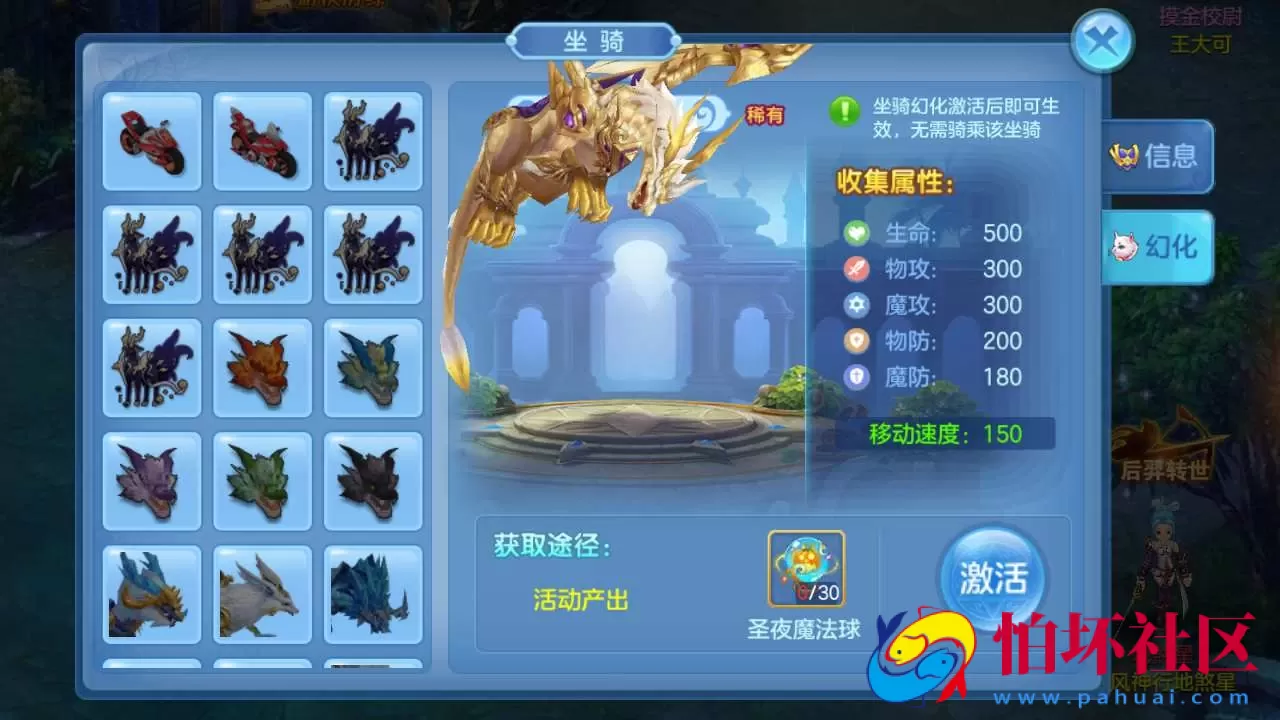The image size is (1280, 720).
Task: Click the 魔攻 magic attack stat icon
Action: 856,305
